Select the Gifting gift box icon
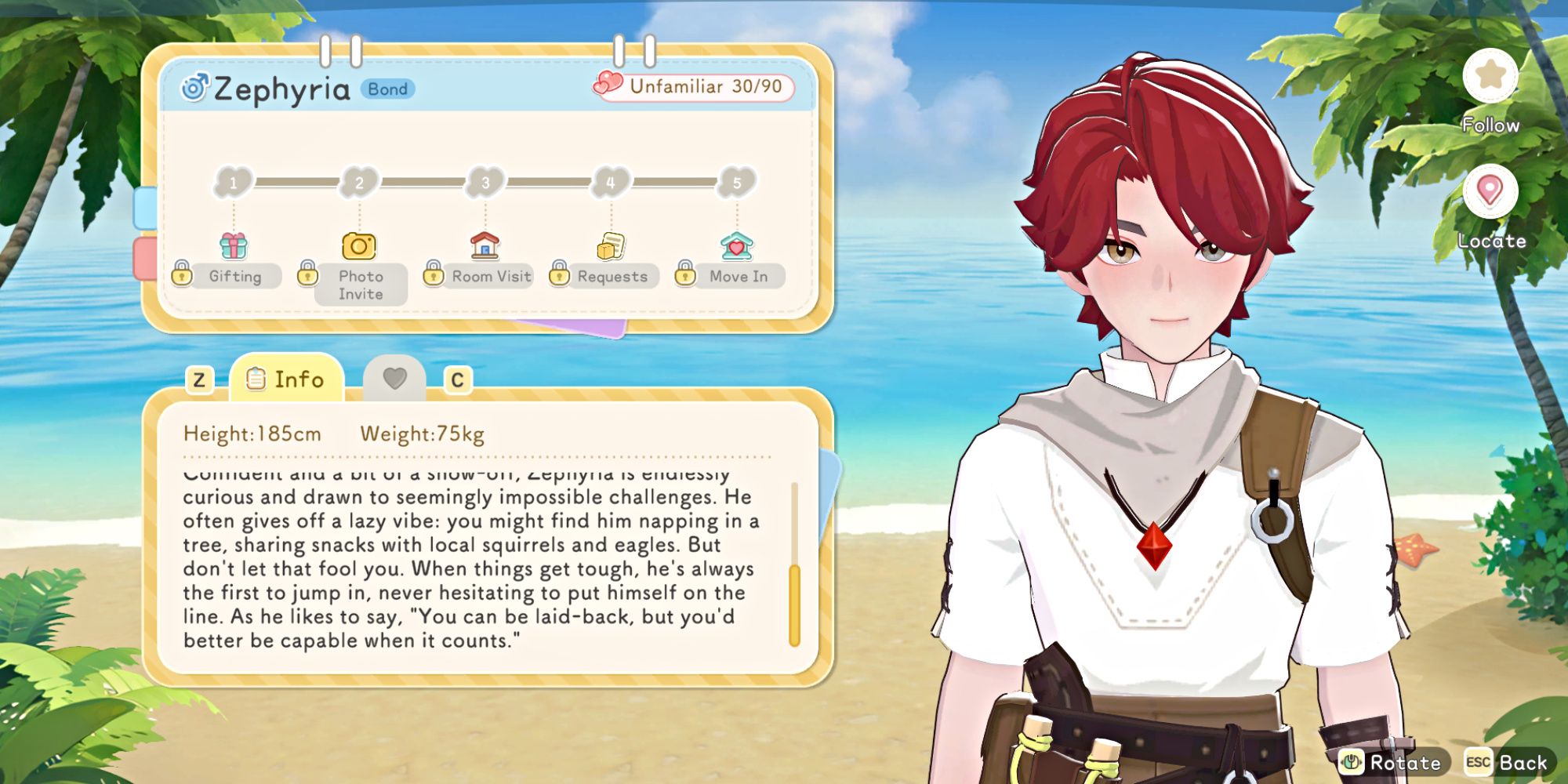Image resolution: width=1568 pixels, height=784 pixels. [x=234, y=245]
